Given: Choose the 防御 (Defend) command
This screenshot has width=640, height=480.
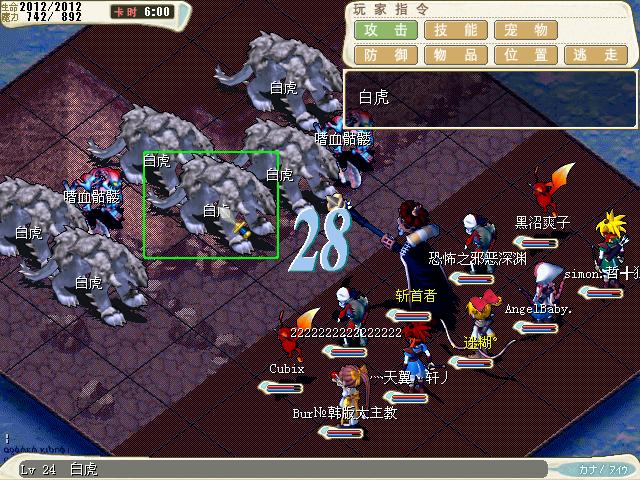Looking at the screenshot, I should point(386,56).
